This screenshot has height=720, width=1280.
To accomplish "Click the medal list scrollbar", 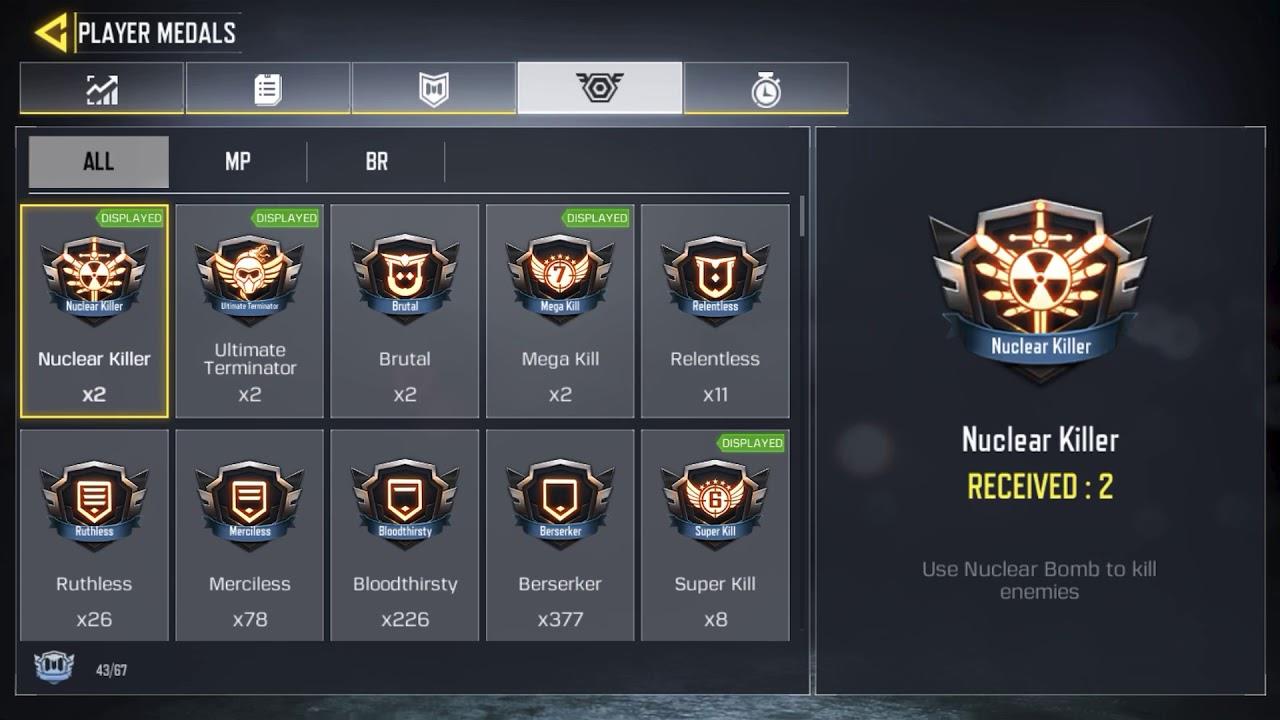I will 802,216.
